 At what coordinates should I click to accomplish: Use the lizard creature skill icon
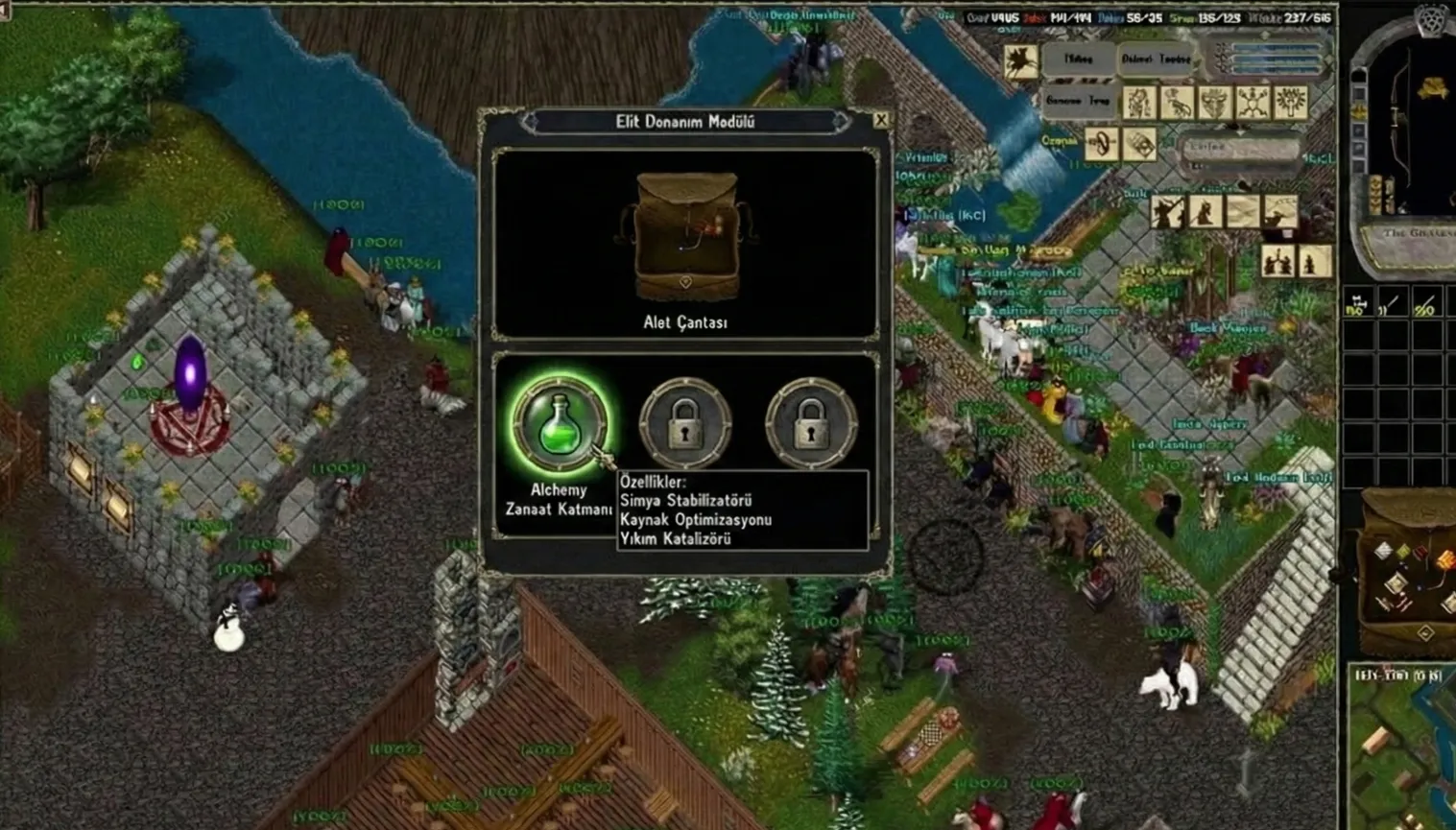click(x=1177, y=102)
